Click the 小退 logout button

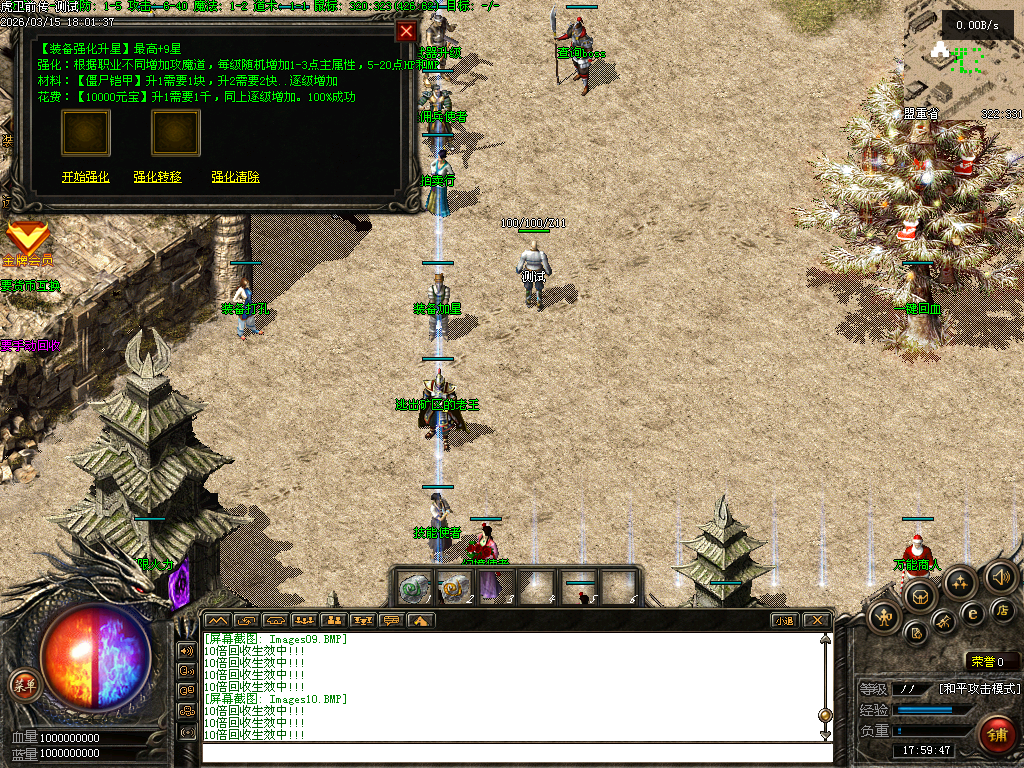(x=784, y=620)
